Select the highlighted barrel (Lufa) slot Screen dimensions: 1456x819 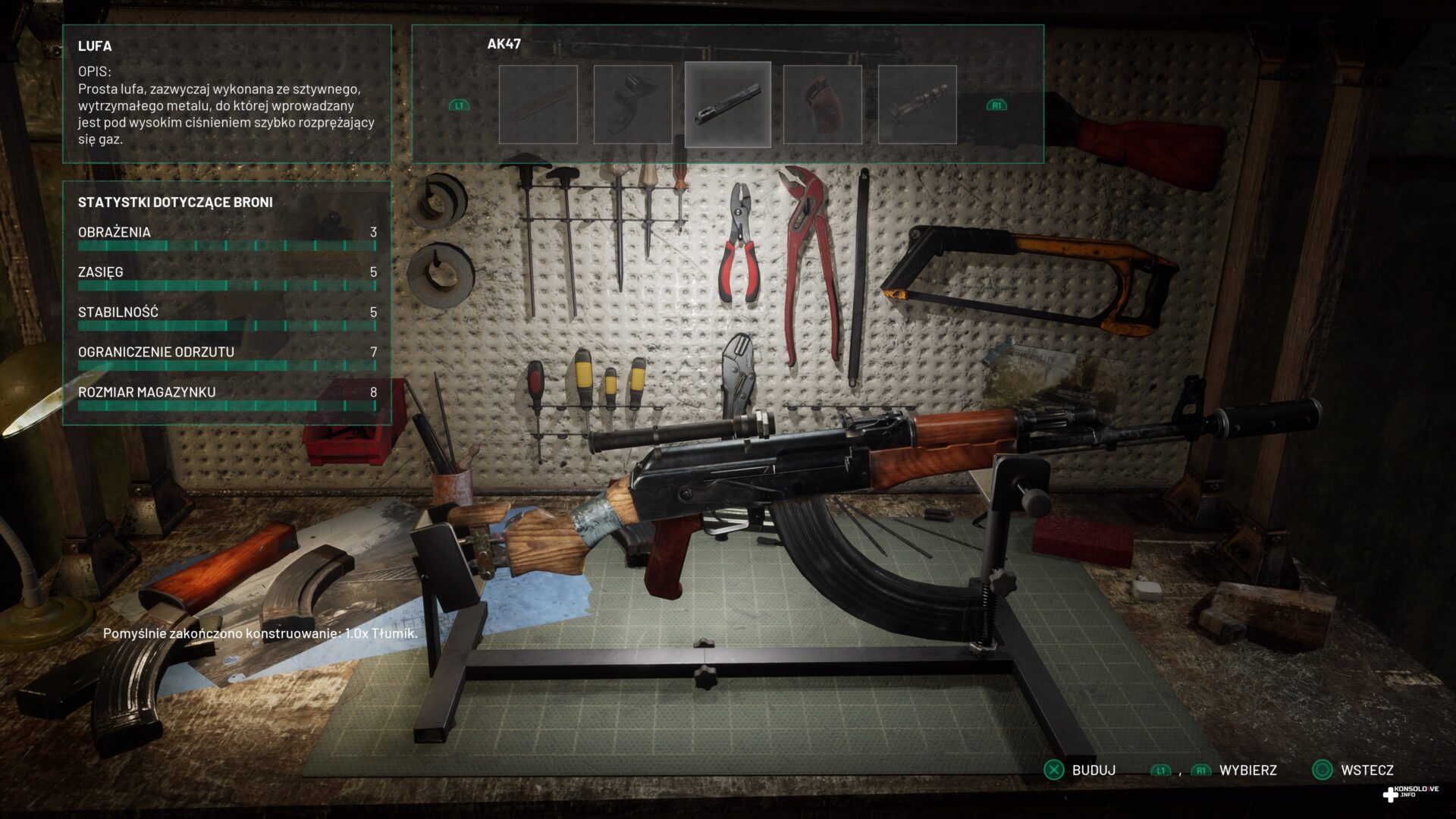click(x=727, y=105)
